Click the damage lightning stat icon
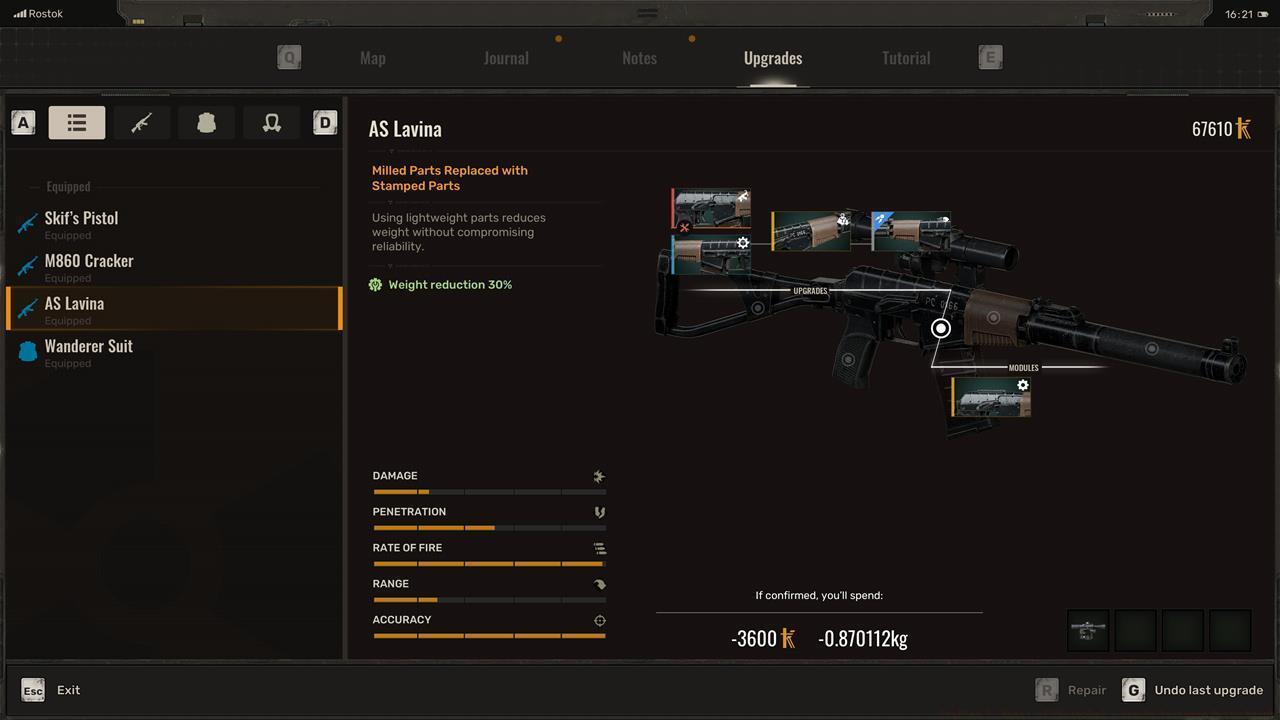1280x720 pixels. (599, 476)
